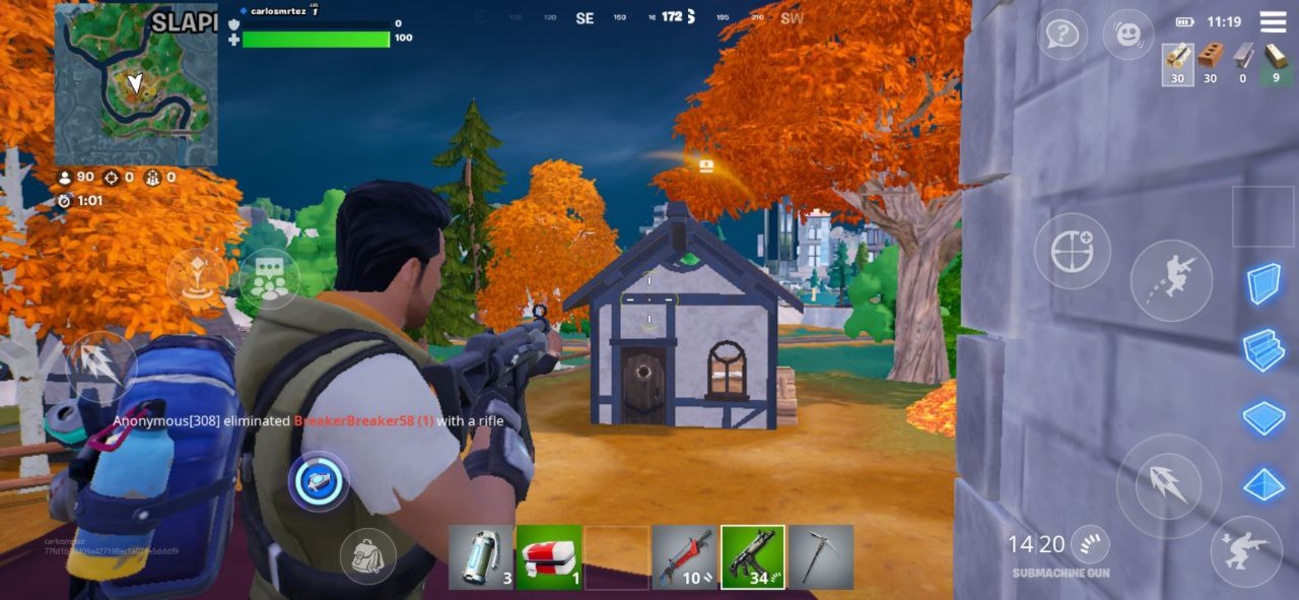Choose the pyramid roof building piece

[1264, 485]
